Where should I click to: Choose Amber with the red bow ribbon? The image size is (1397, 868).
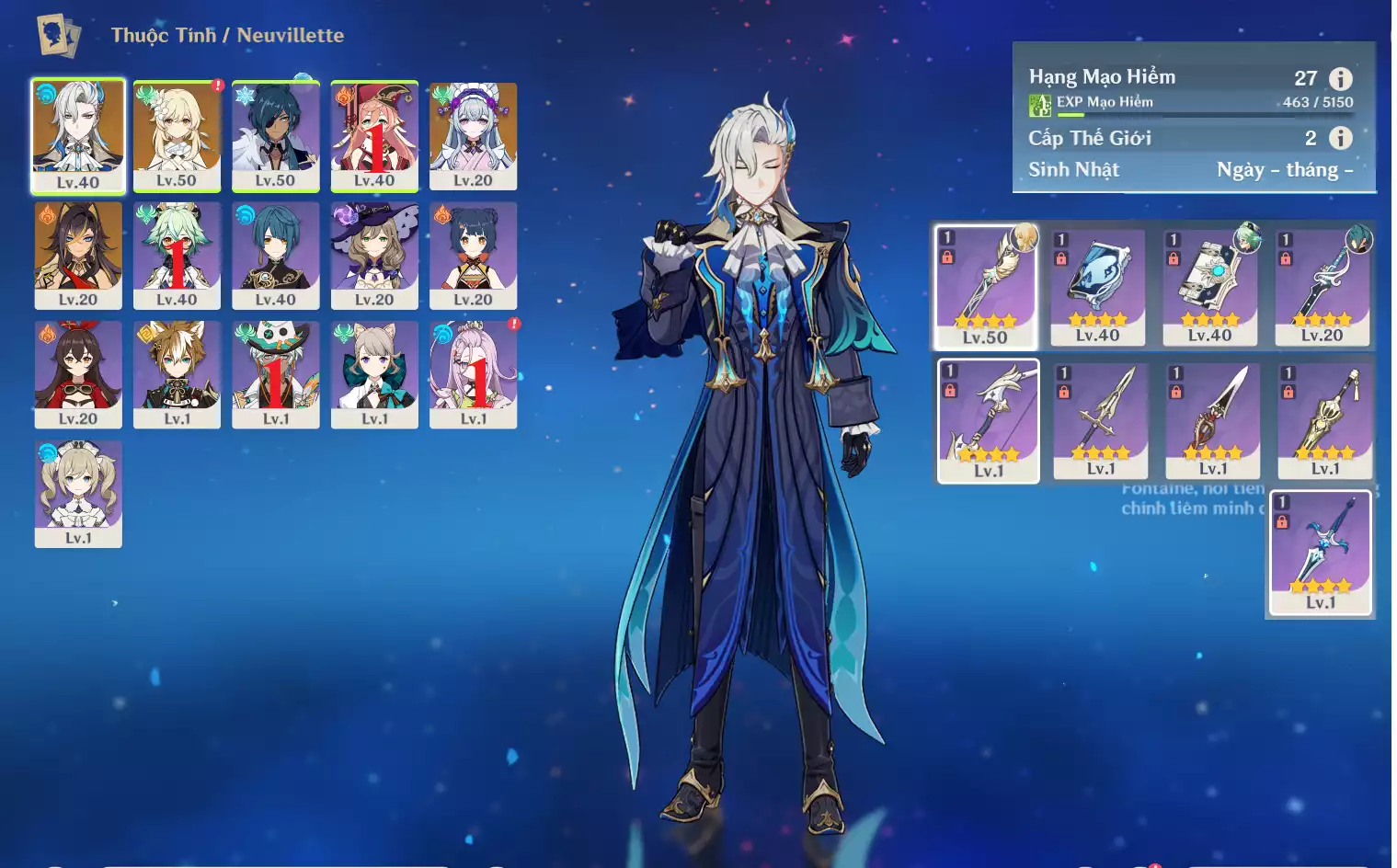[x=78, y=373]
